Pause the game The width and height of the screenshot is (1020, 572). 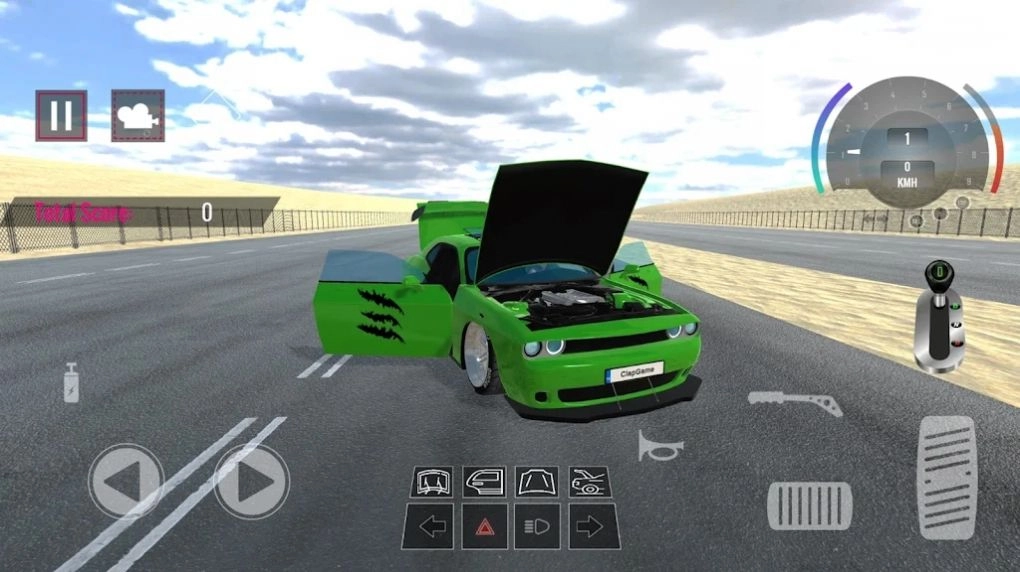(x=61, y=116)
